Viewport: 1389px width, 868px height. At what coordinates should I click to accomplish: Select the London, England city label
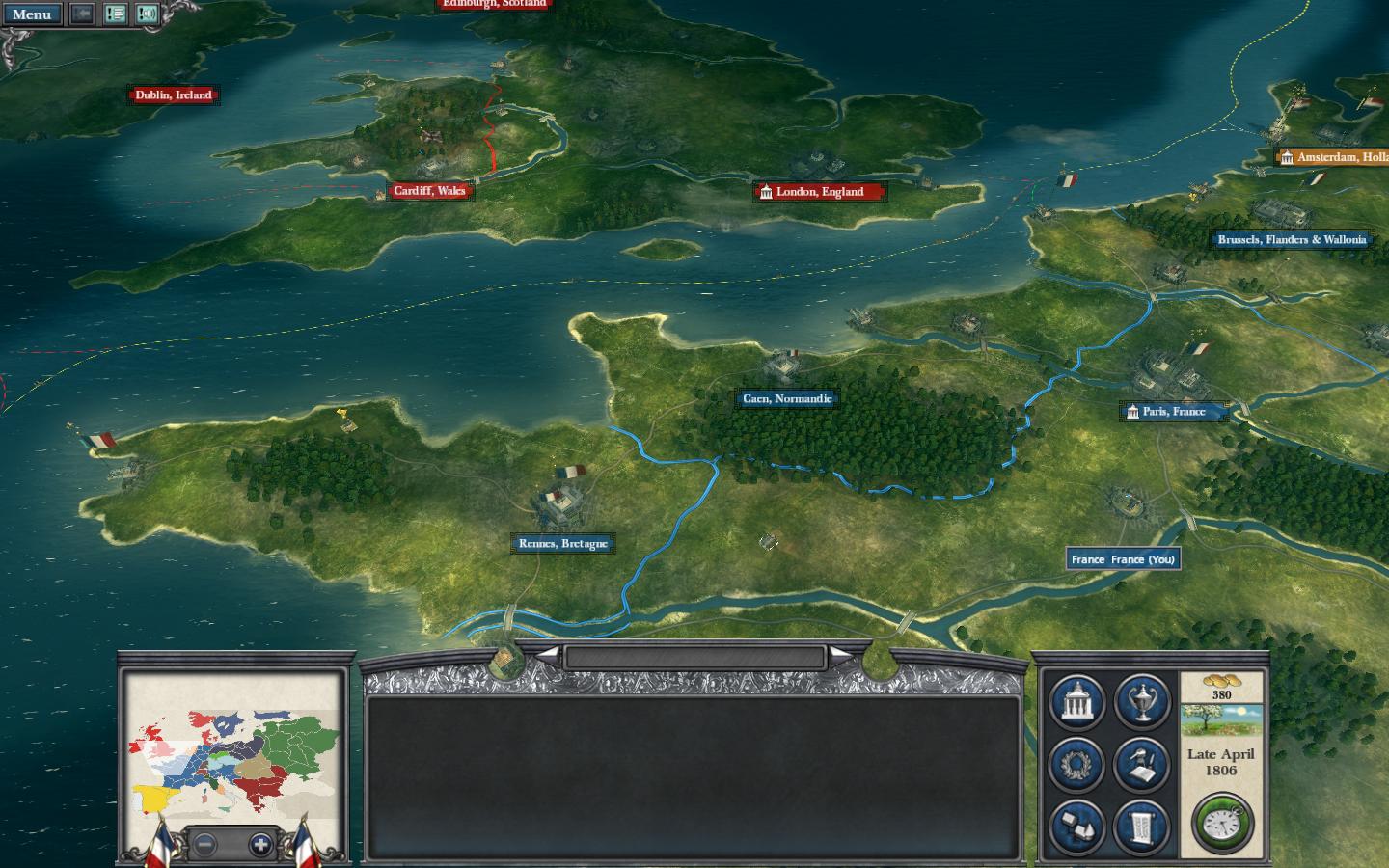tap(819, 192)
